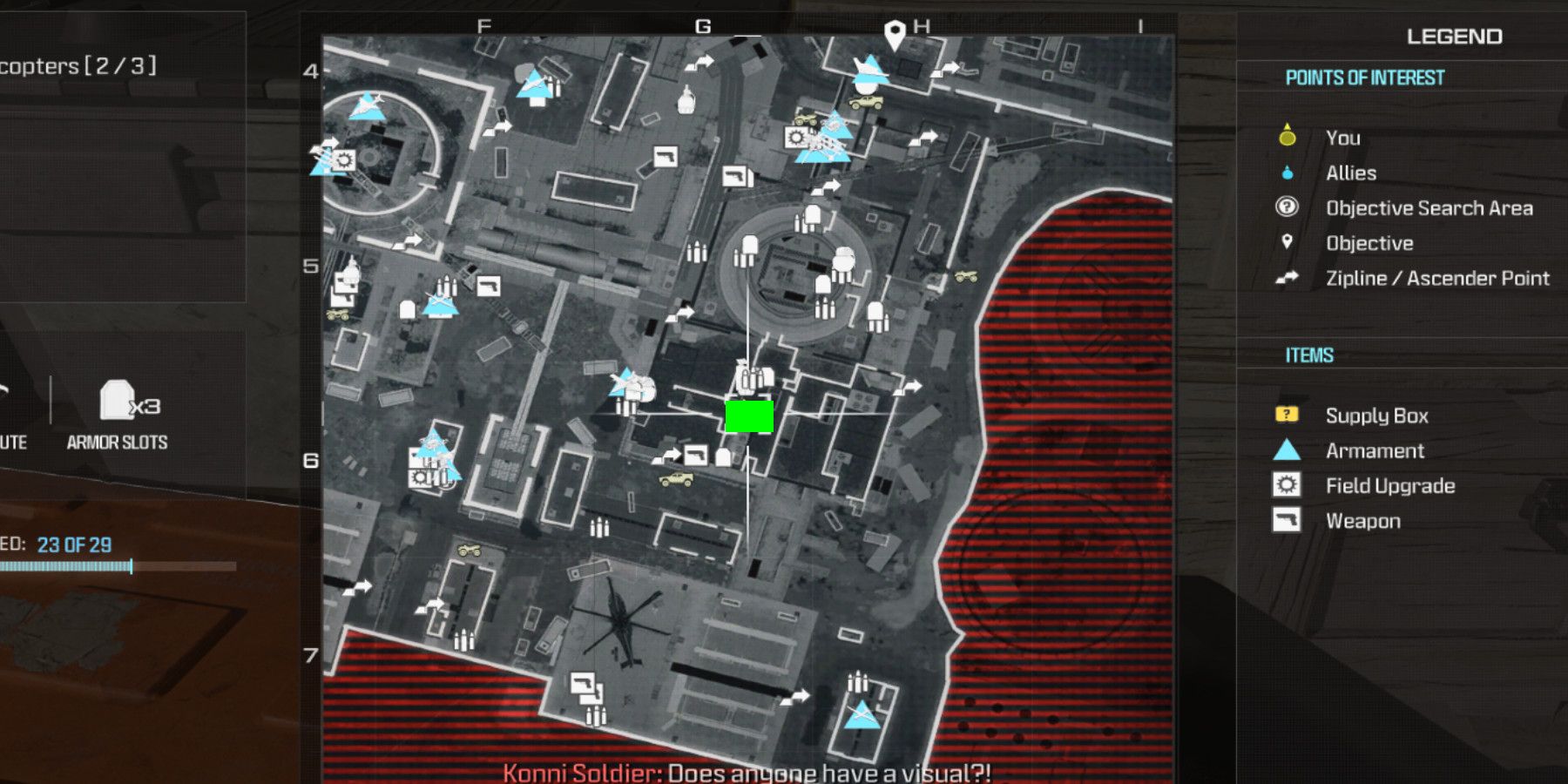
Task: Click the POINTS OF INTEREST section header
Action: (x=1364, y=77)
